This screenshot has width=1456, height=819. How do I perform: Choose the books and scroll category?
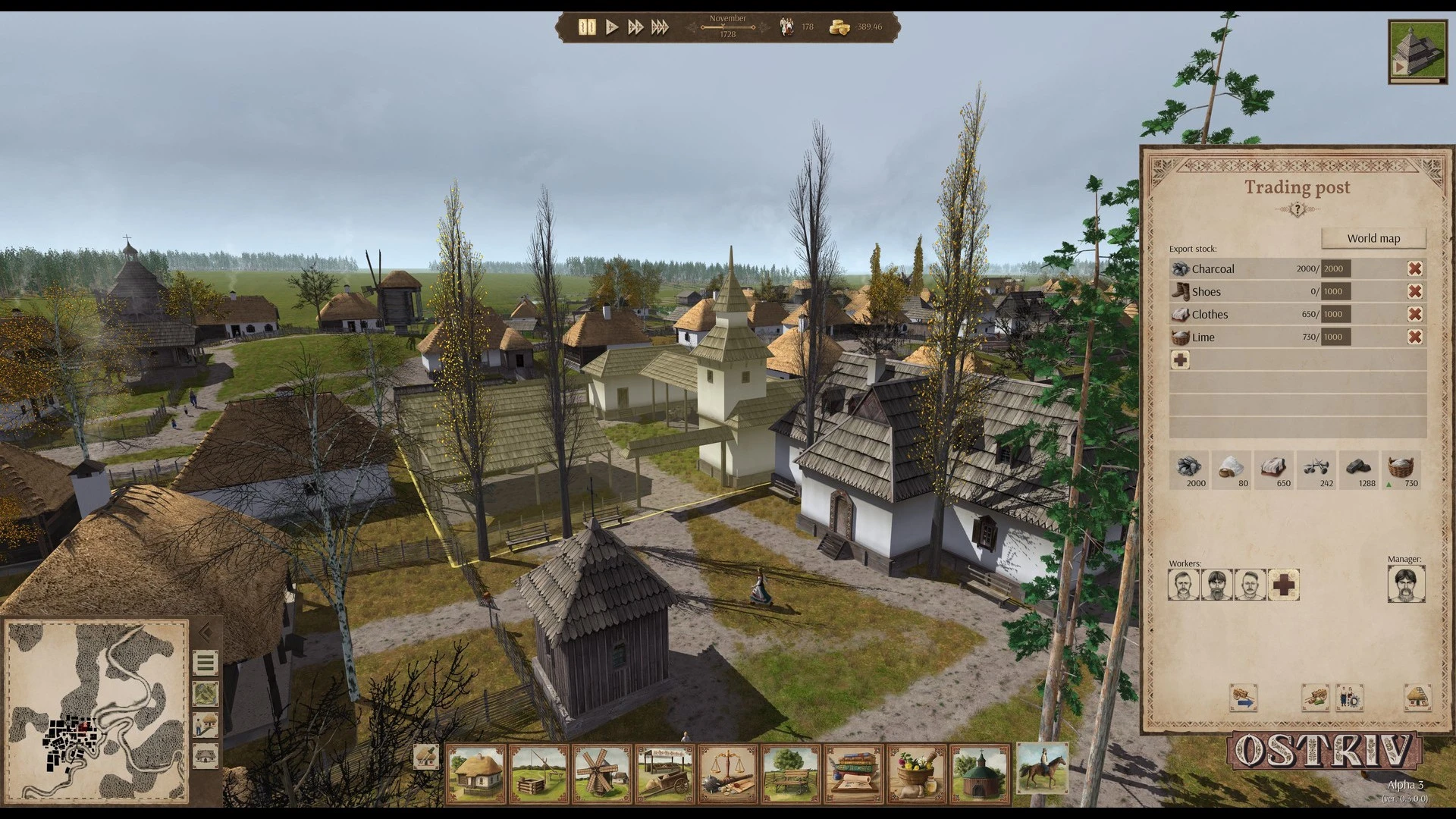click(854, 773)
